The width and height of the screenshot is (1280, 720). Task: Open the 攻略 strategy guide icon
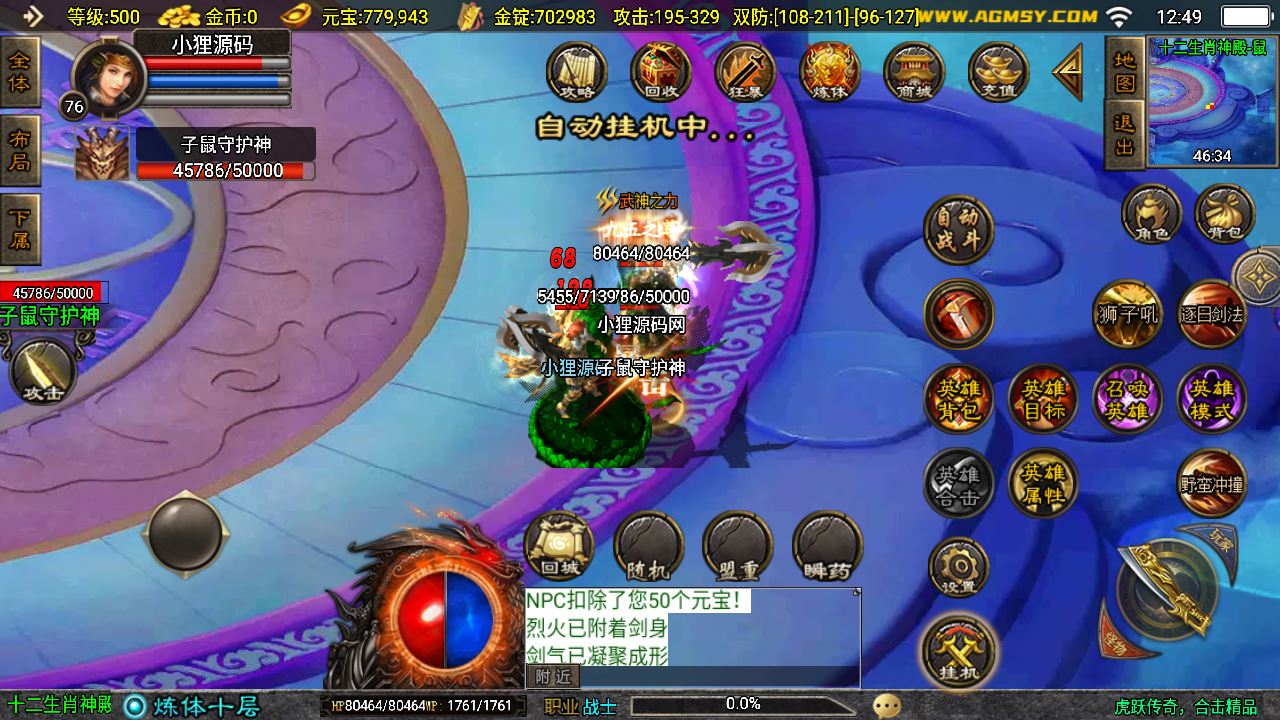pyautogui.click(x=577, y=72)
